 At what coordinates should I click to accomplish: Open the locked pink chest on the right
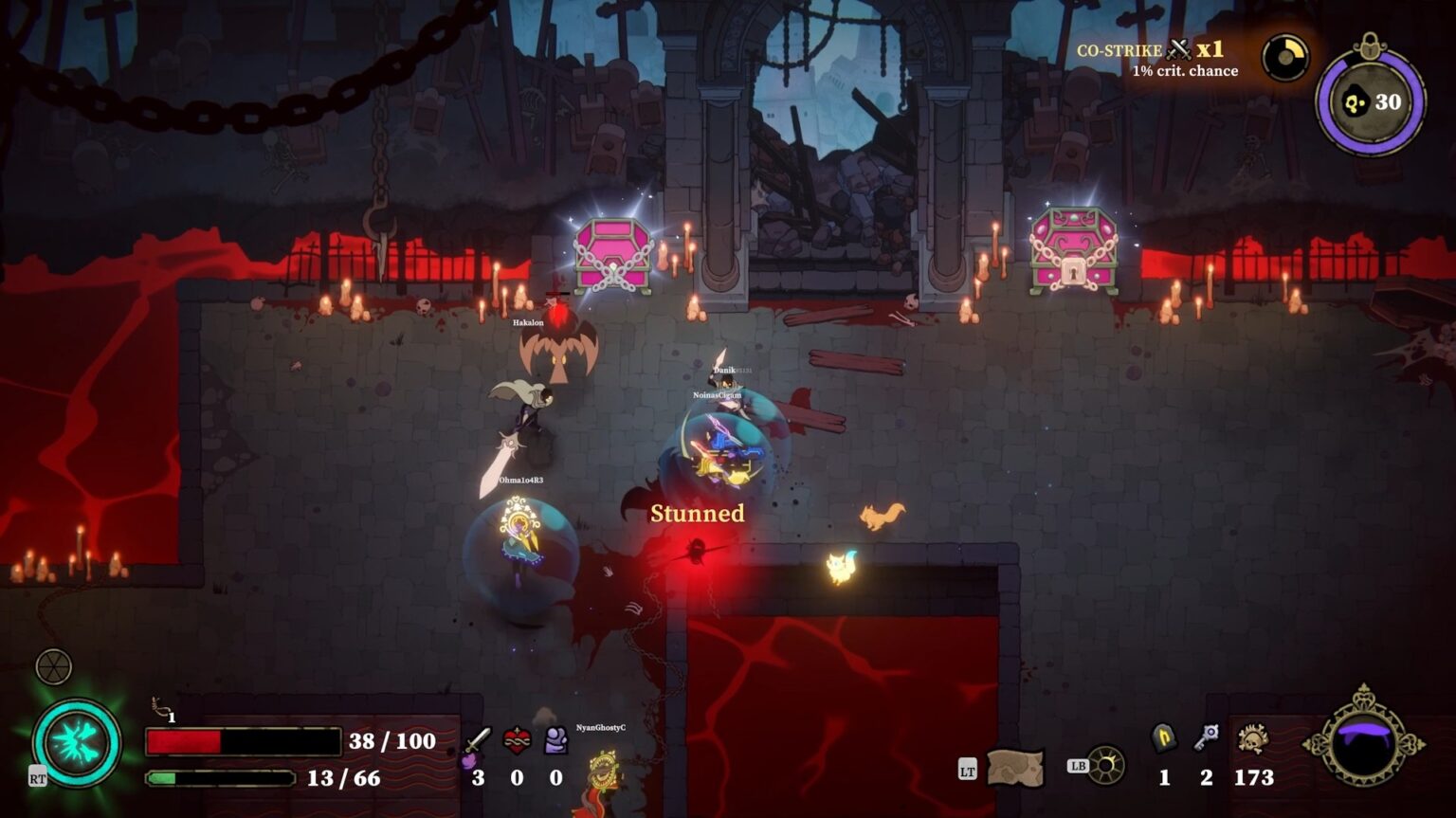click(x=1076, y=251)
